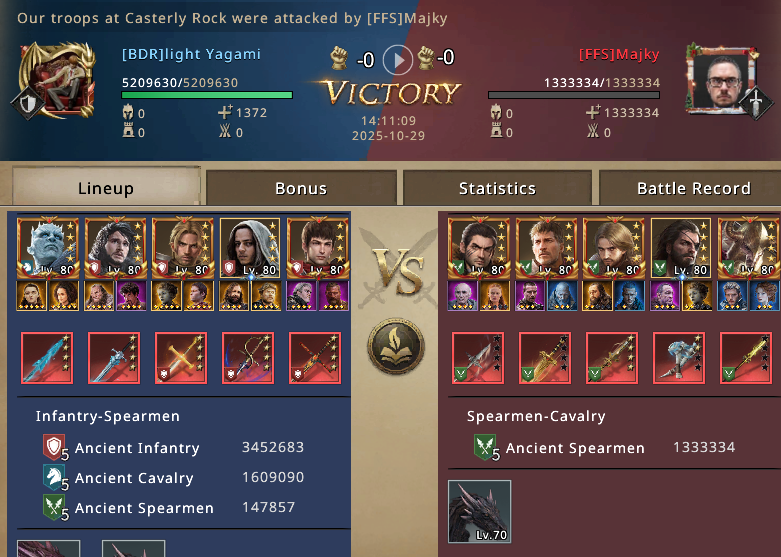This screenshot has height=557, width=781.
Task: Inspect the level 70 dragon portrait
Action: 479,511
